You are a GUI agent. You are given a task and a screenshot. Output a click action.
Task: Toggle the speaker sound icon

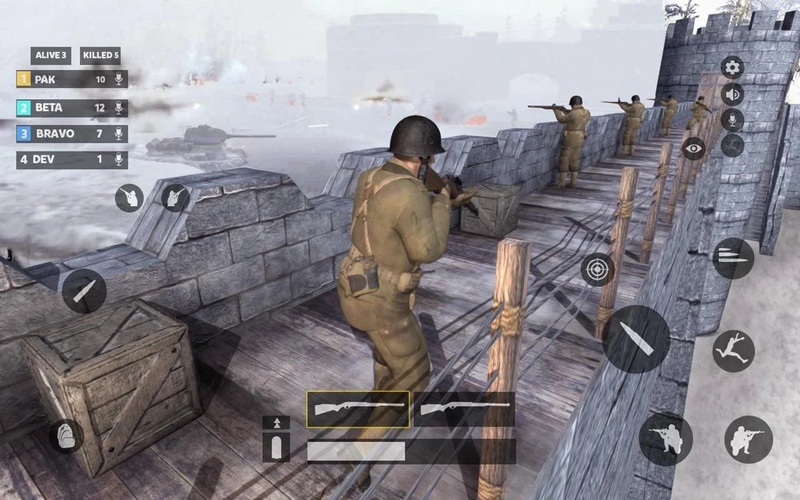click(x=733, y=94)
